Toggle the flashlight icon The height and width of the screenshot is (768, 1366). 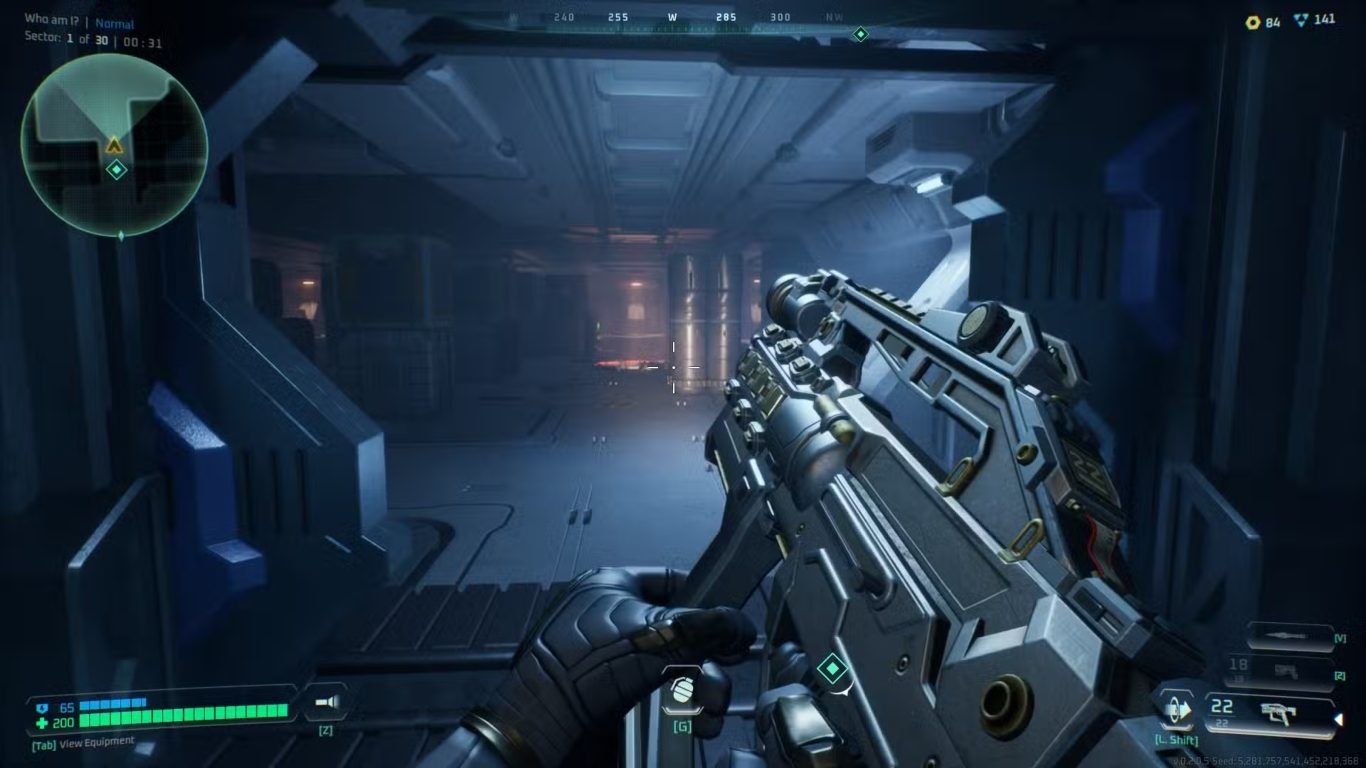click(326, 703)
